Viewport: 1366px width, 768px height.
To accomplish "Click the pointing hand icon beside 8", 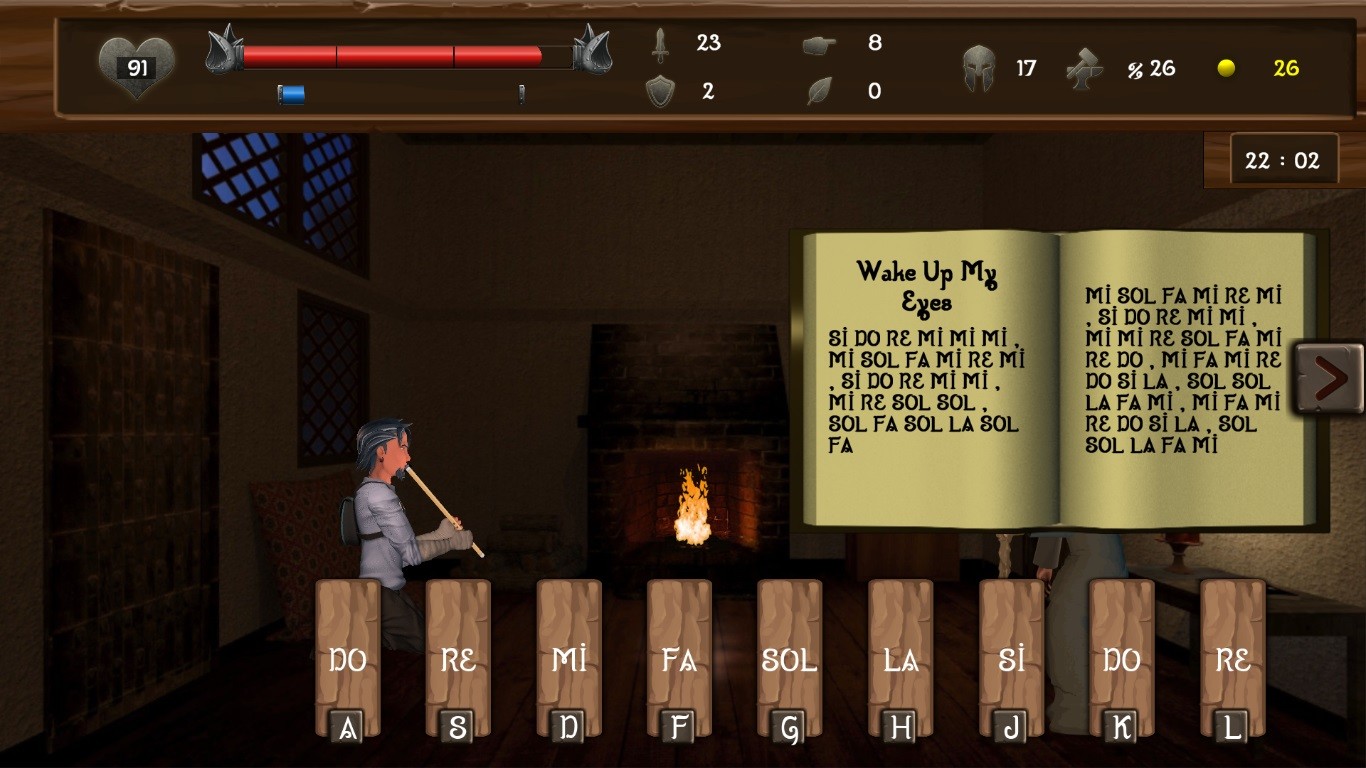I will tap(816, 44).
